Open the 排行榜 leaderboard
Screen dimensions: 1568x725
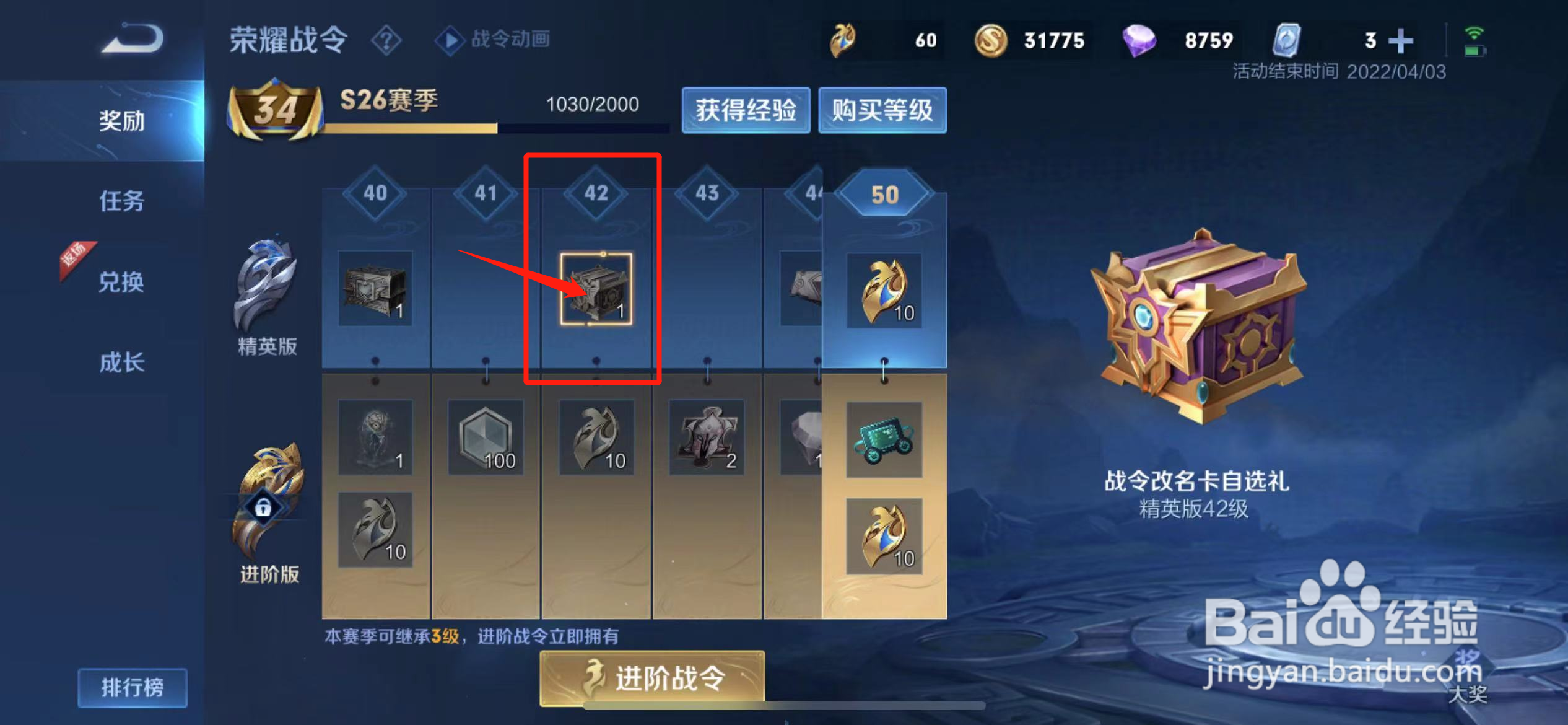pyautogui.click(x=133, y=687)
